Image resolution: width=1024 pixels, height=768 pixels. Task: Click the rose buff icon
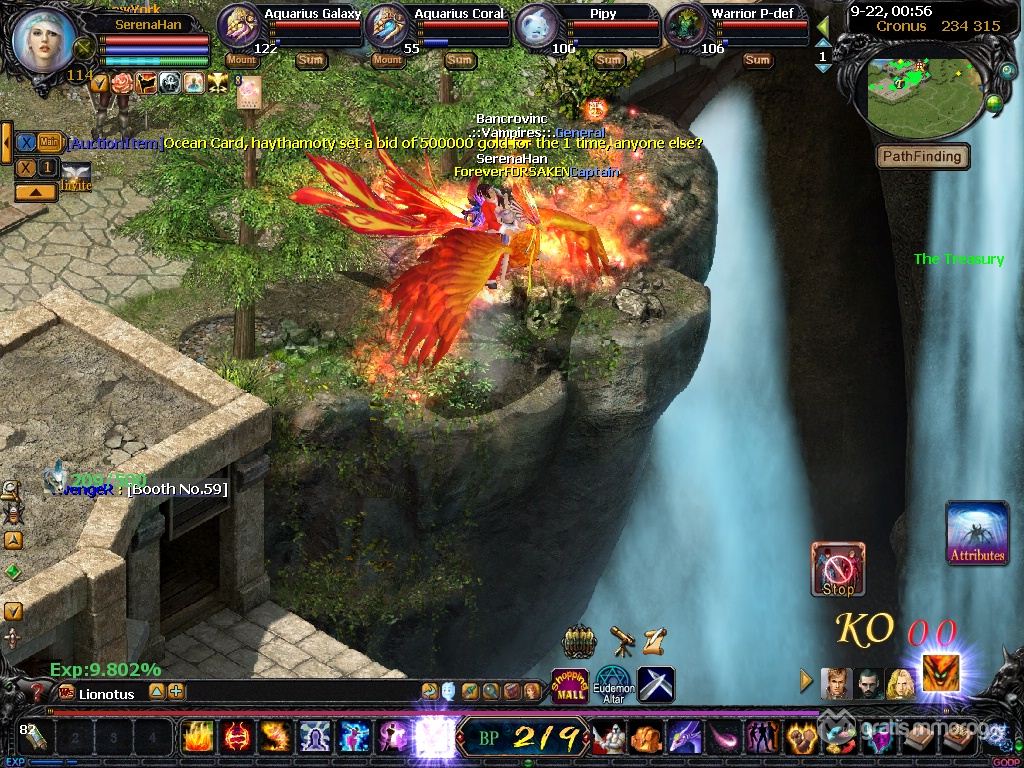(122, 83)
